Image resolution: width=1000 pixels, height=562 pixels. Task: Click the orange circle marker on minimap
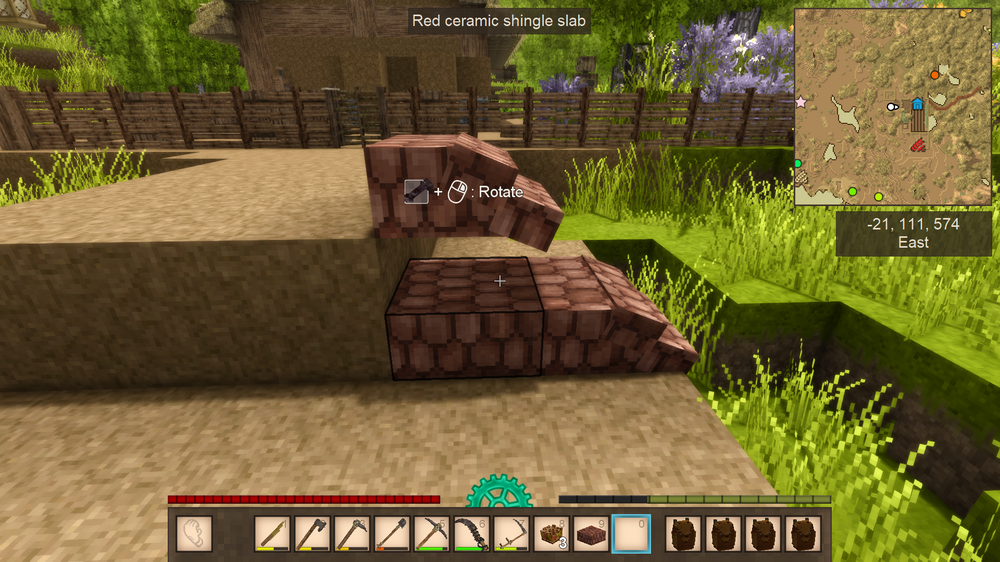pos(935,74)
